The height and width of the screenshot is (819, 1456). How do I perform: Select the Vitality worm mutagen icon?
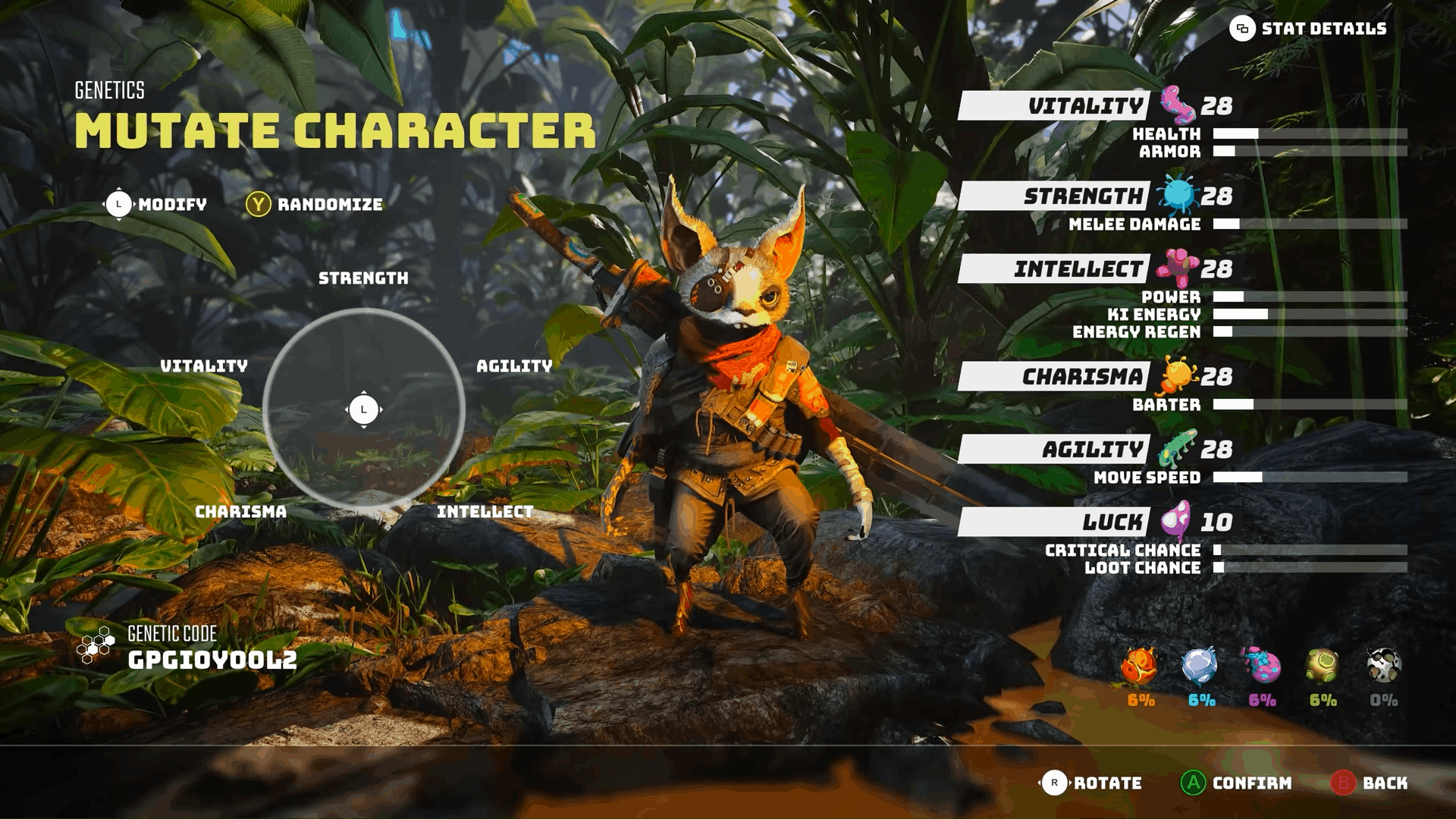[1176, 106]
